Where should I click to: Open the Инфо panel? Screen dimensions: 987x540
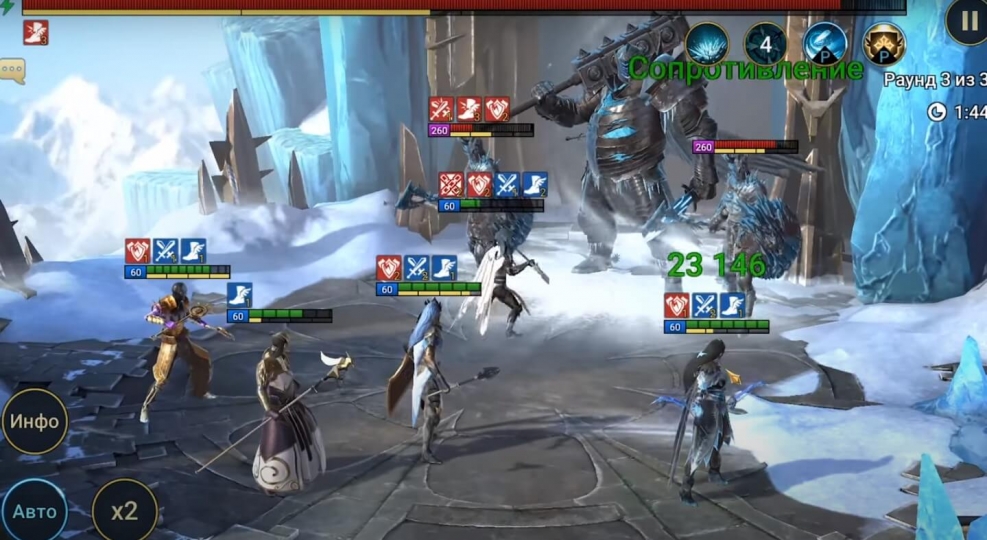35,421
